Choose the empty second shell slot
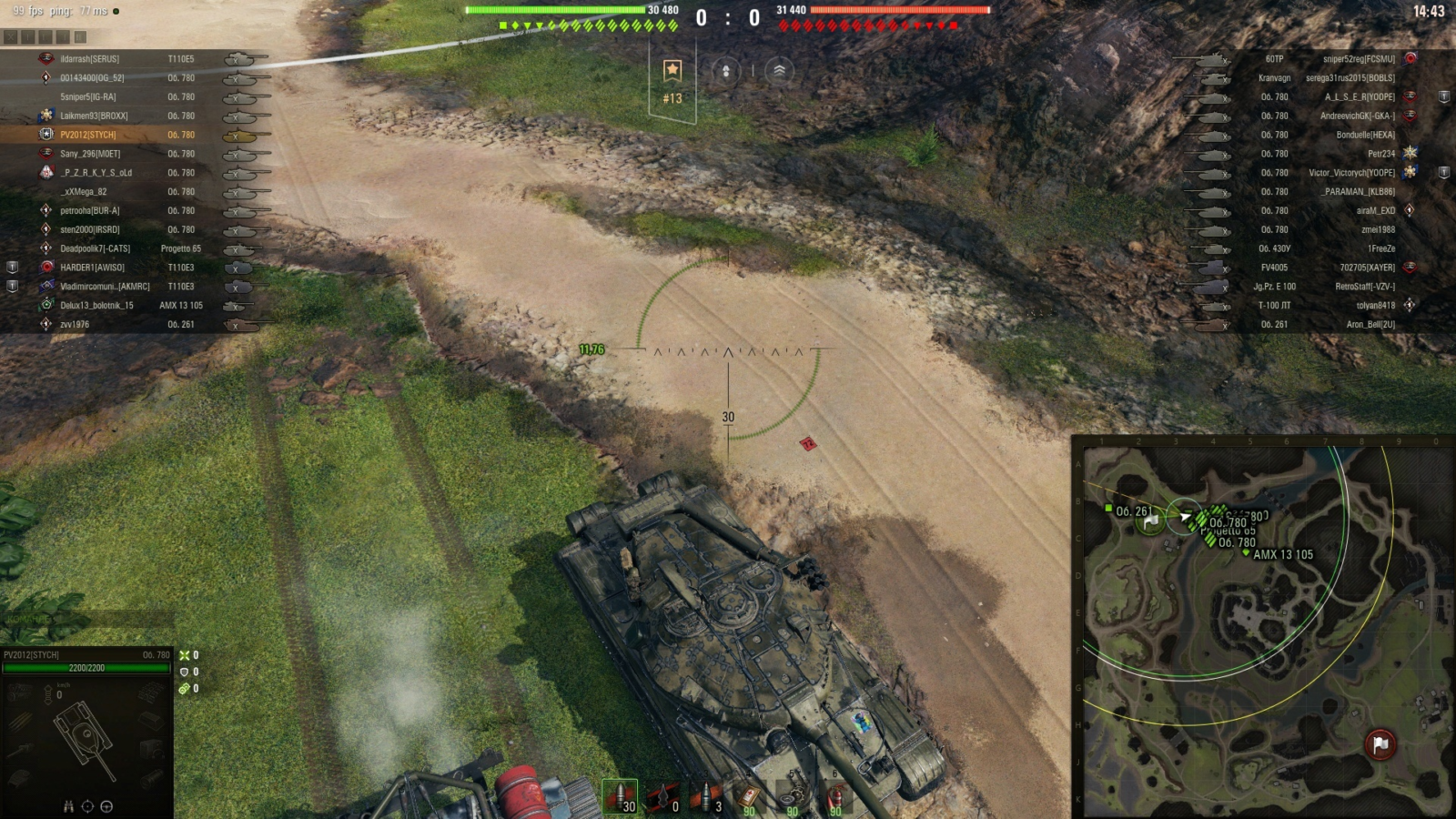The width and height of the screenshot is (1456, 819). 663,797
